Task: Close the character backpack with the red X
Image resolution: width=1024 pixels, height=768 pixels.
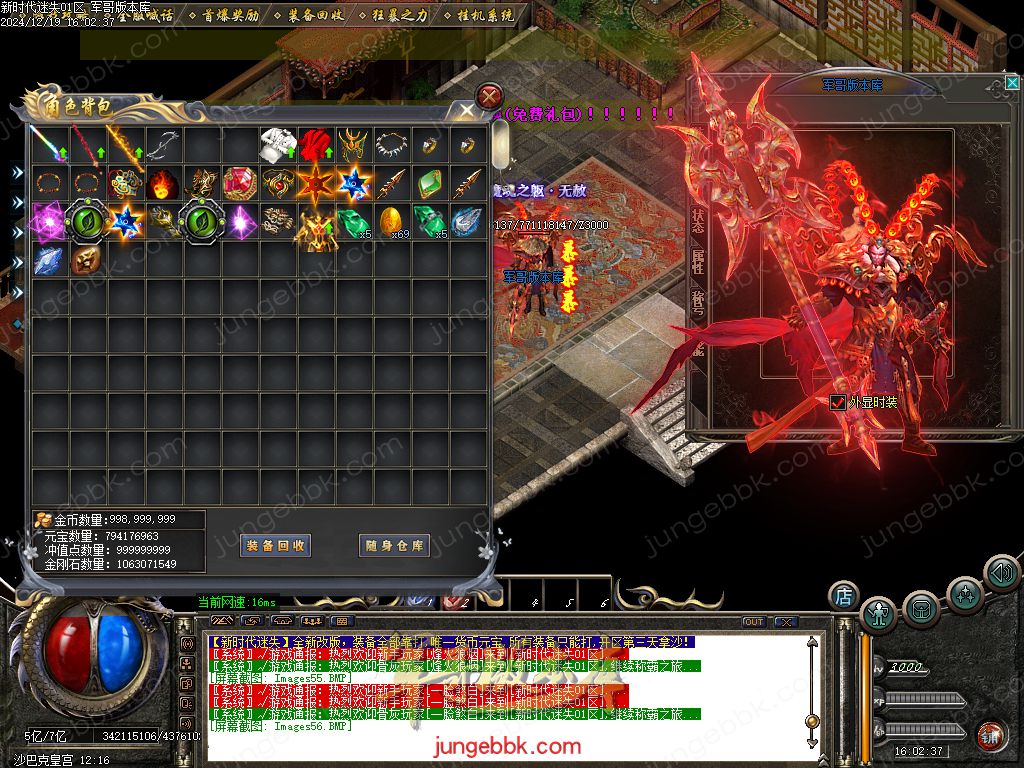Action: (x=489, y=97)
